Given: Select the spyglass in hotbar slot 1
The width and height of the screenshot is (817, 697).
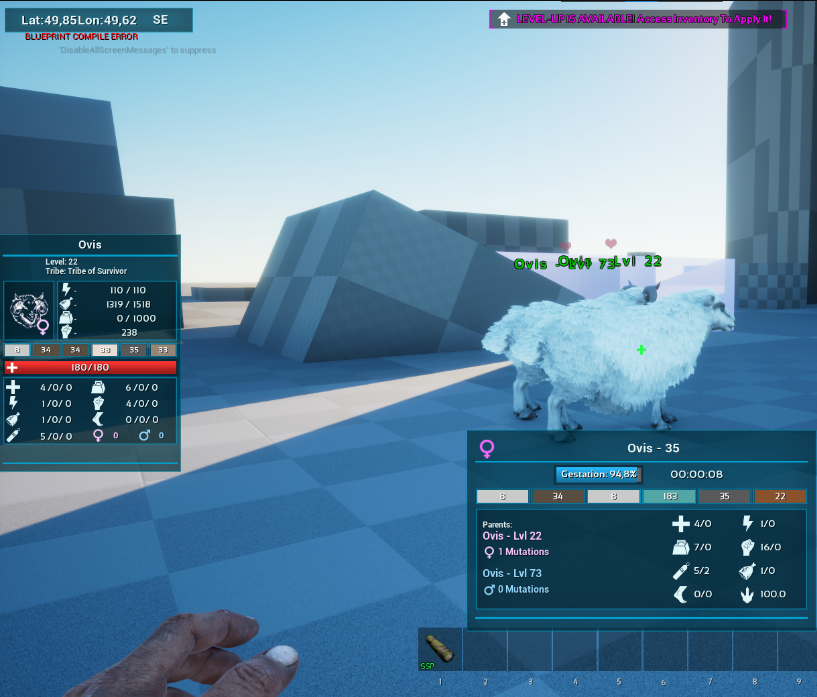Looking at the screenshot, I should pyautogui.click(x=439, y=649).
